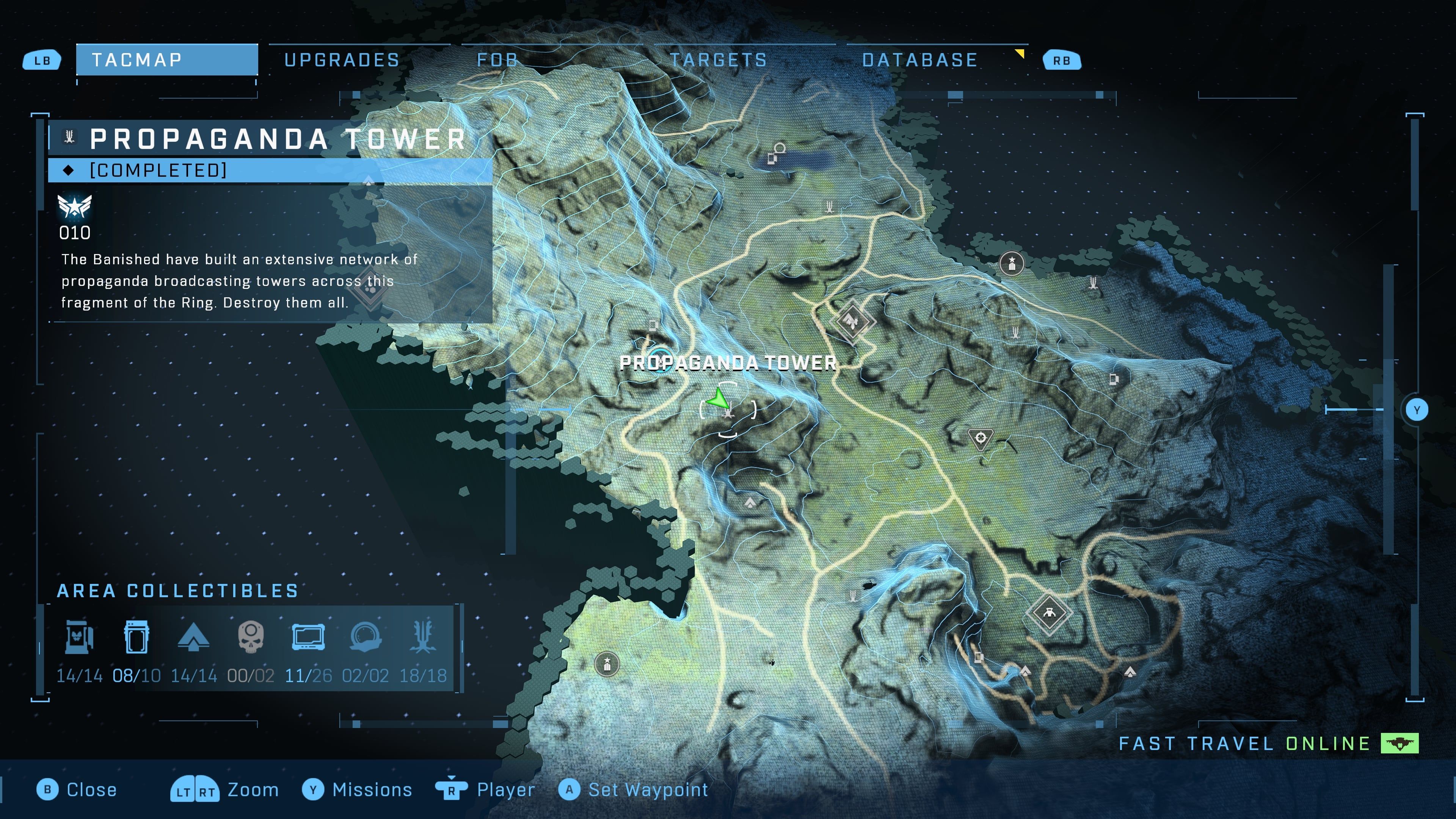
Task: Select the UNSC audio log collectible icon
Action: coord(308,637)
